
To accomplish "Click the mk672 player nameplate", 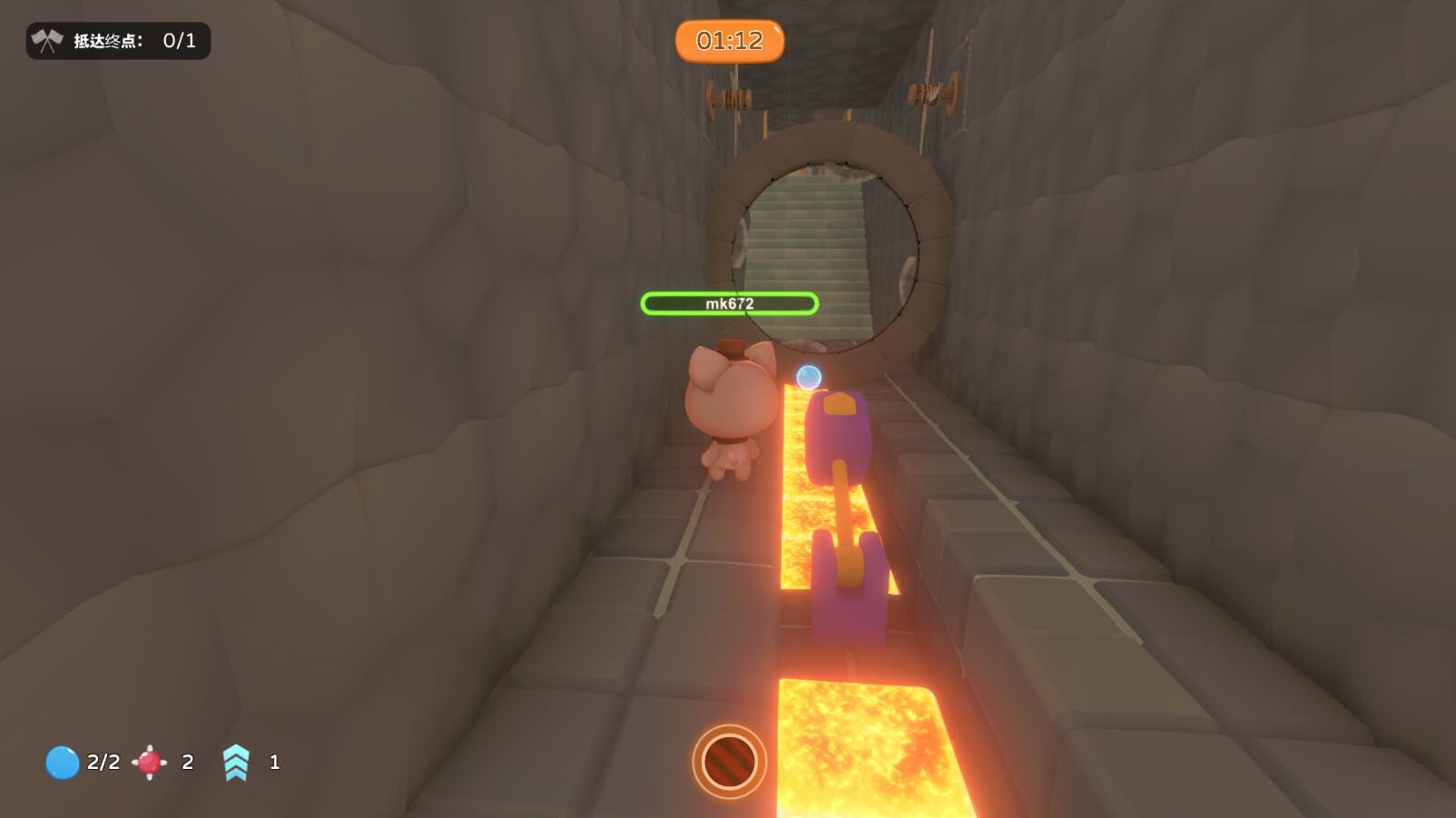I will tap(731, 305).
